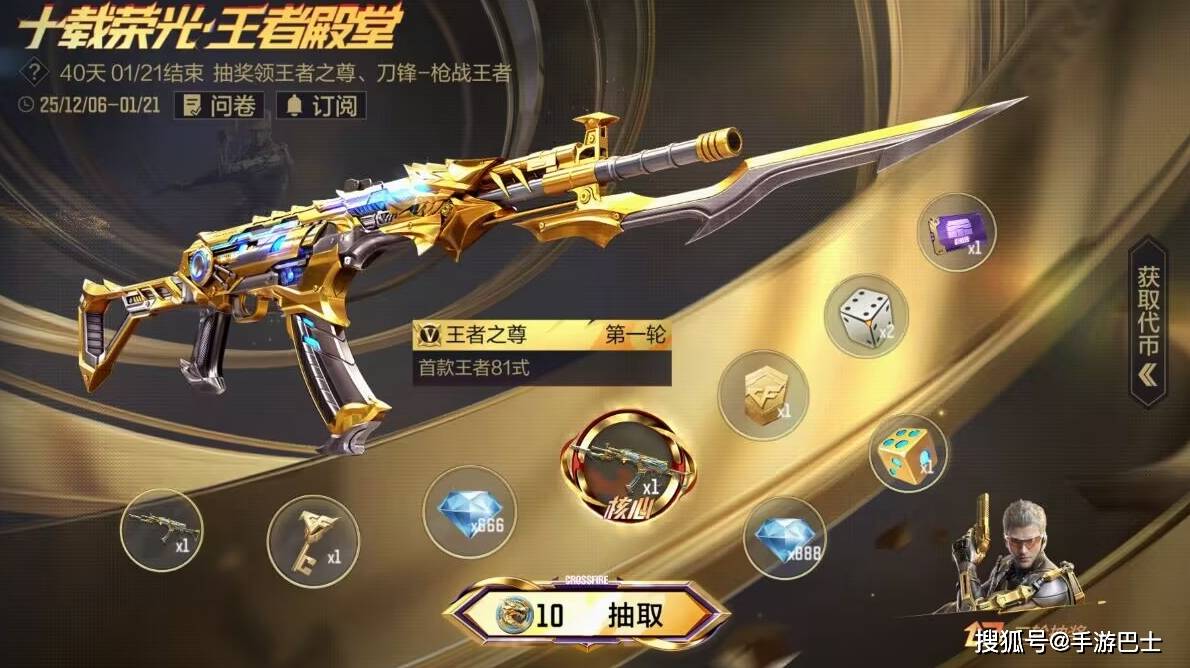Pick the gold dice with blue dots
The width and height of the screenshot is (1190, 668).
point(908,453)
